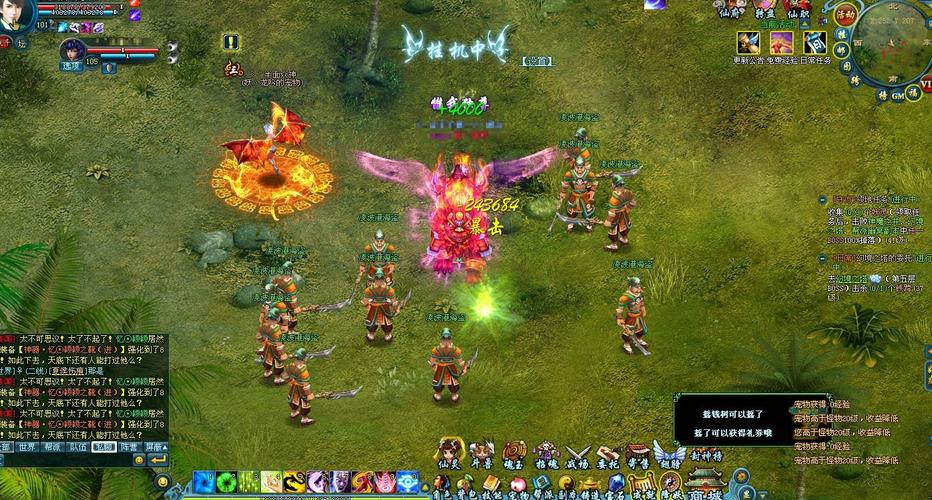This screenshot has width=932, height=500.
Task: Open the 活动 events button
Action: (x=846, y=15)
